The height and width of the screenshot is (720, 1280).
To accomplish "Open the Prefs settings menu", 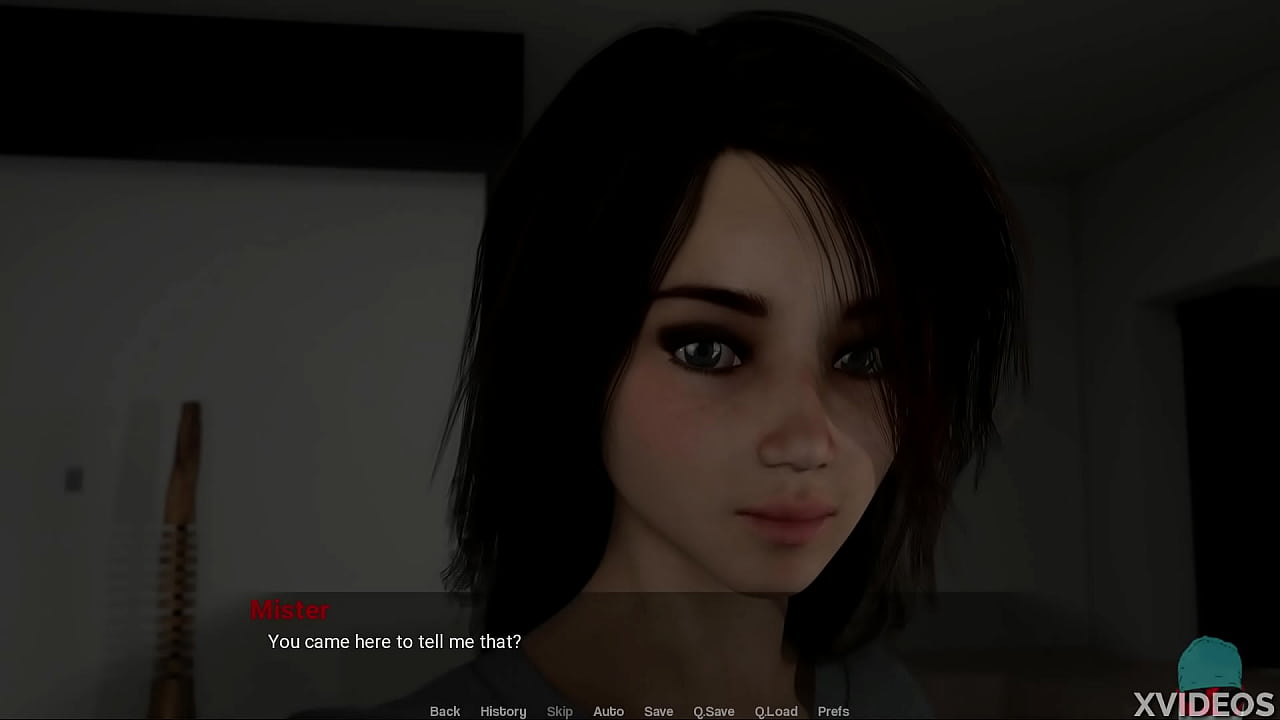I will coord(833,711).
